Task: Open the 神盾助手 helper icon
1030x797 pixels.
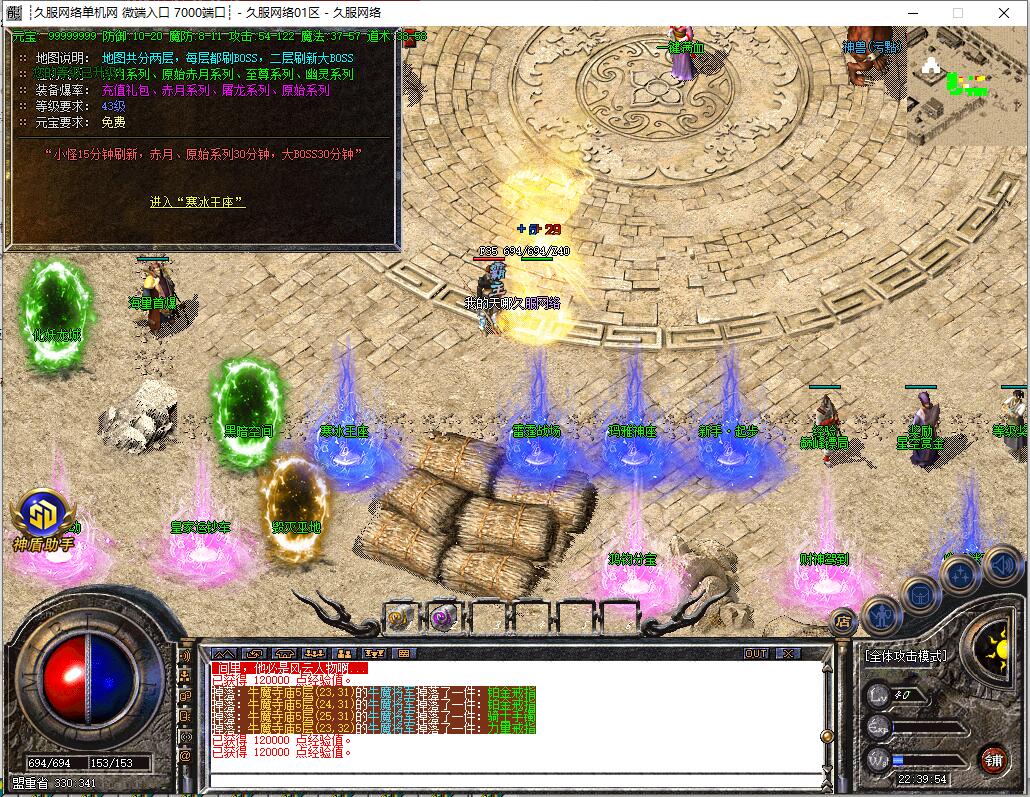Action: tap(43, 515)
